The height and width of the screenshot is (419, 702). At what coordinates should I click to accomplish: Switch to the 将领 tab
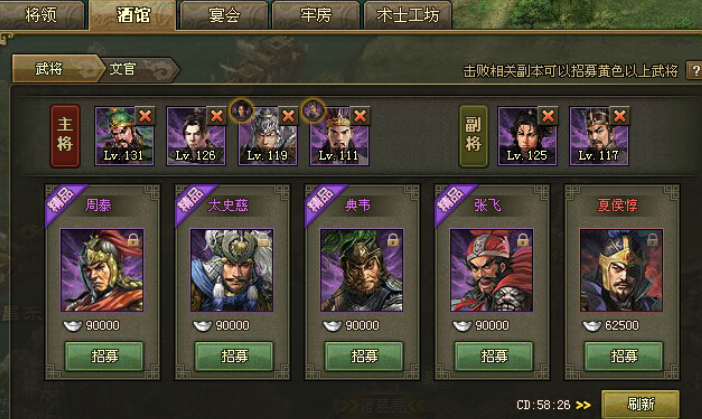[43, 15]
